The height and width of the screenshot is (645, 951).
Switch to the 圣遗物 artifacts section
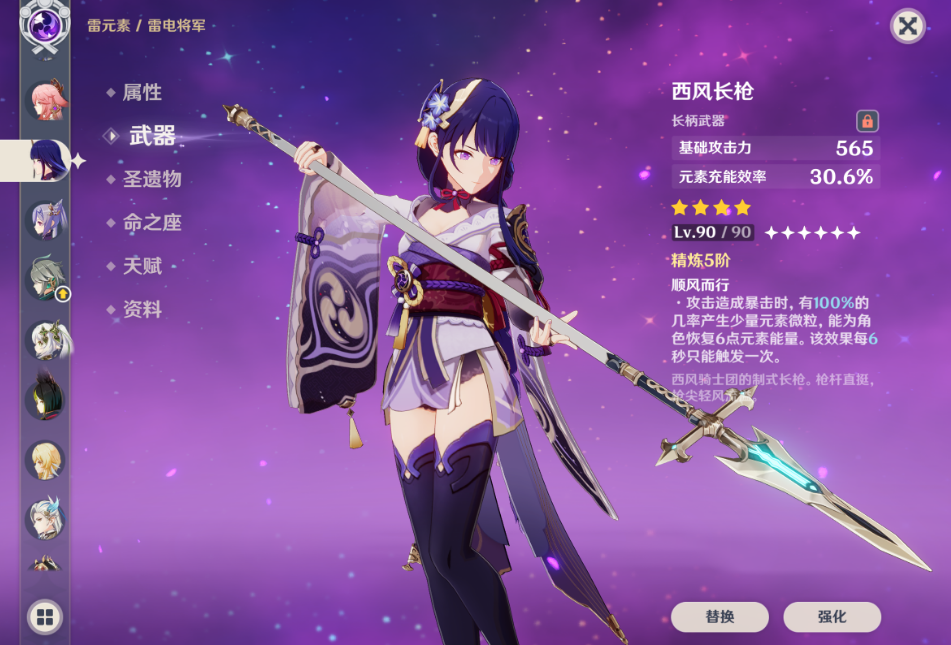pyautogui.click(x=151, y=180)
